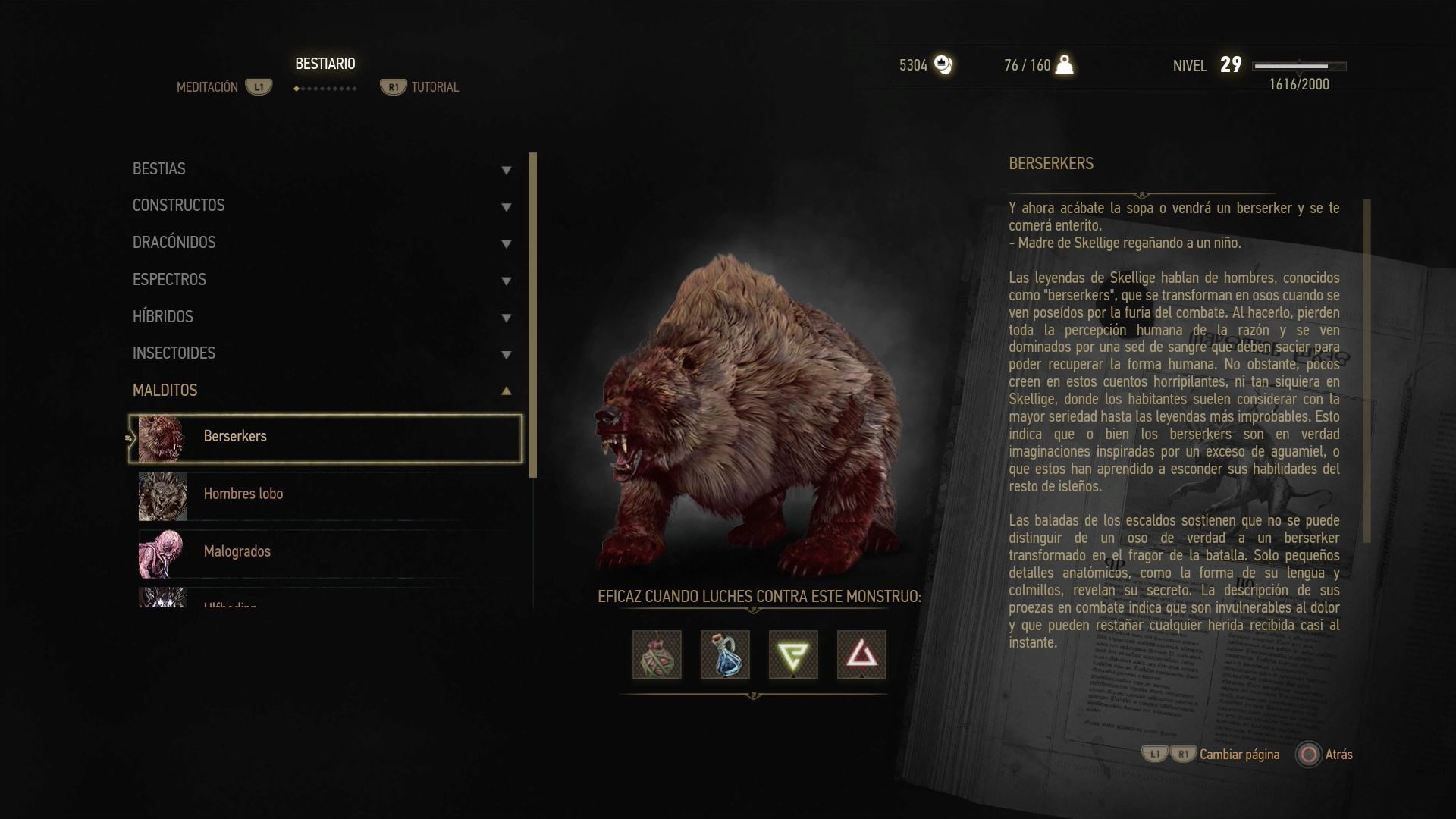The image size is (1456, 819).
Task: Select the Bestiario tab title
Action: point(325,64)
